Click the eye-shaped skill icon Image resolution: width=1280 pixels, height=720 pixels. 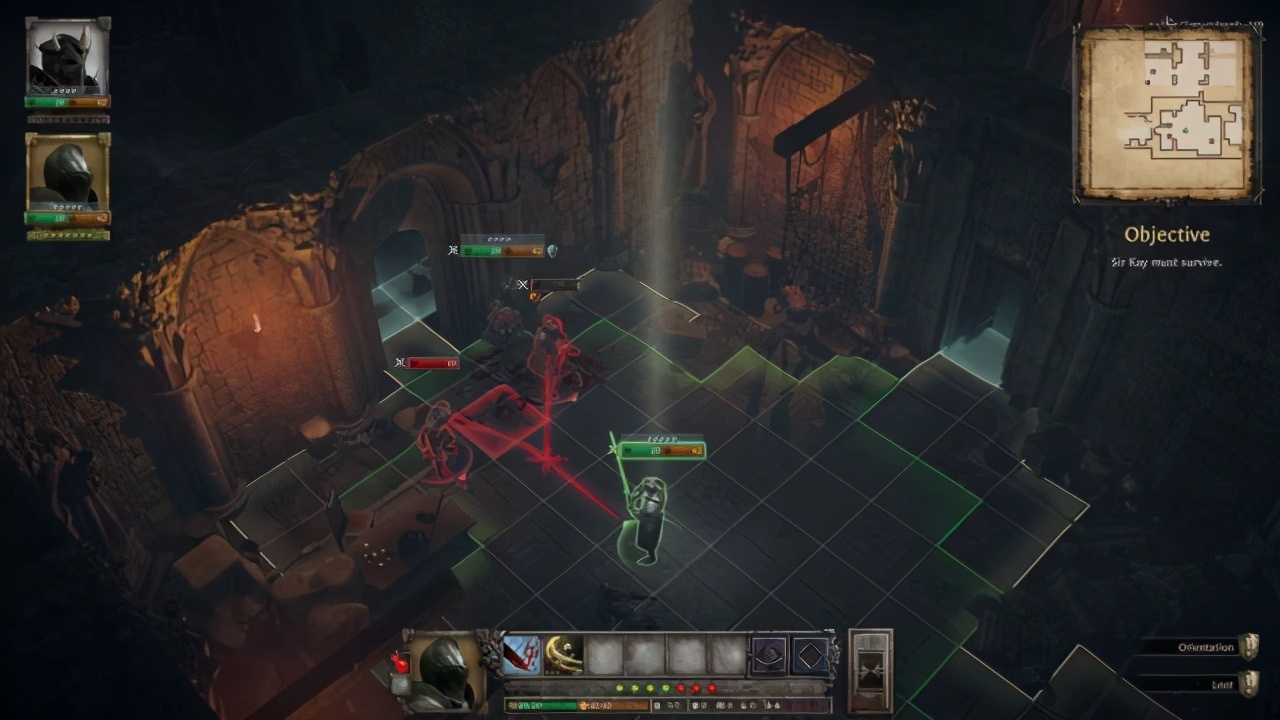769,656
